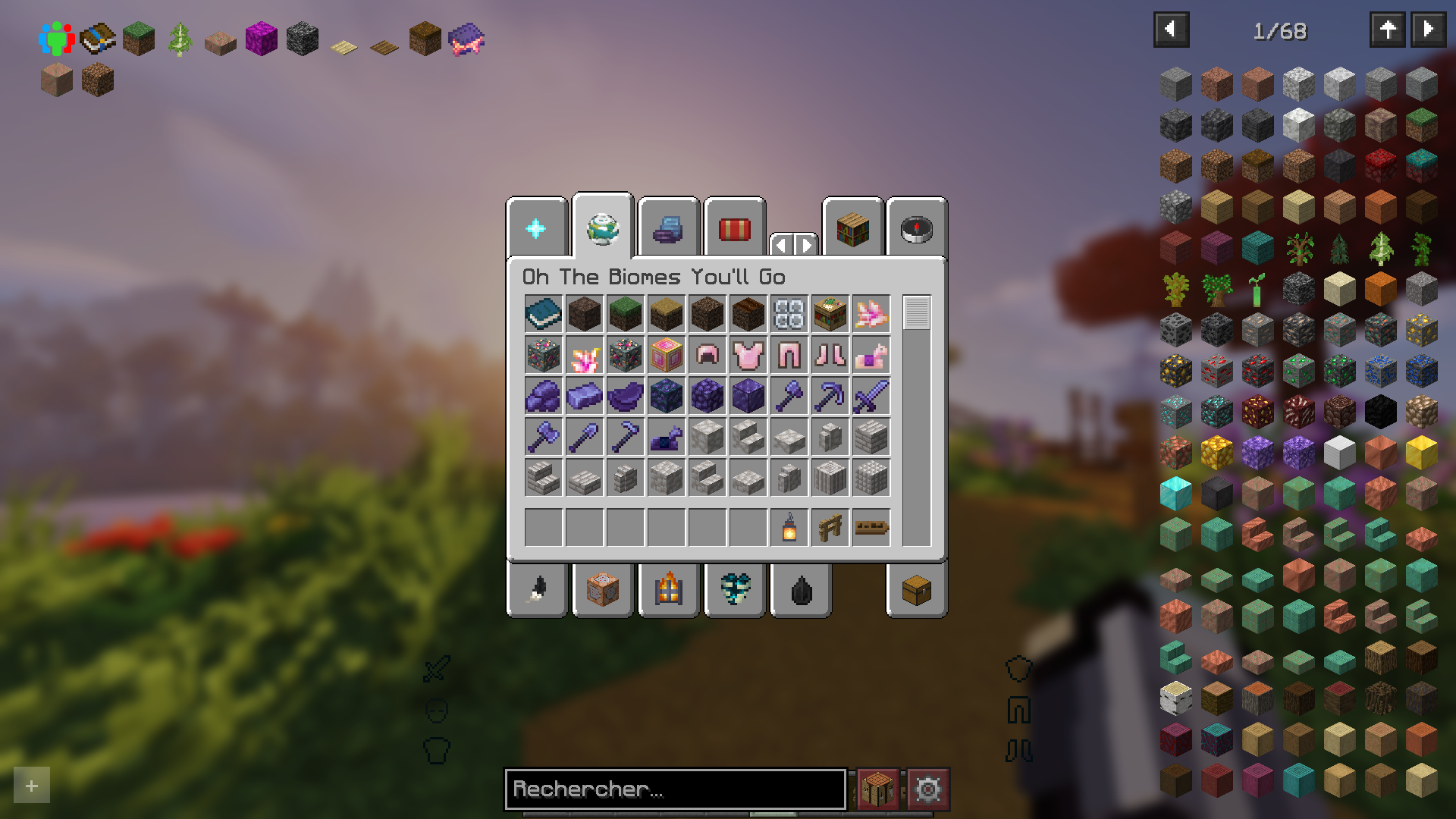This screenshot has width=1456, height=819.
Task: Go to the previous JEI item page
Action: point(1172,31)
